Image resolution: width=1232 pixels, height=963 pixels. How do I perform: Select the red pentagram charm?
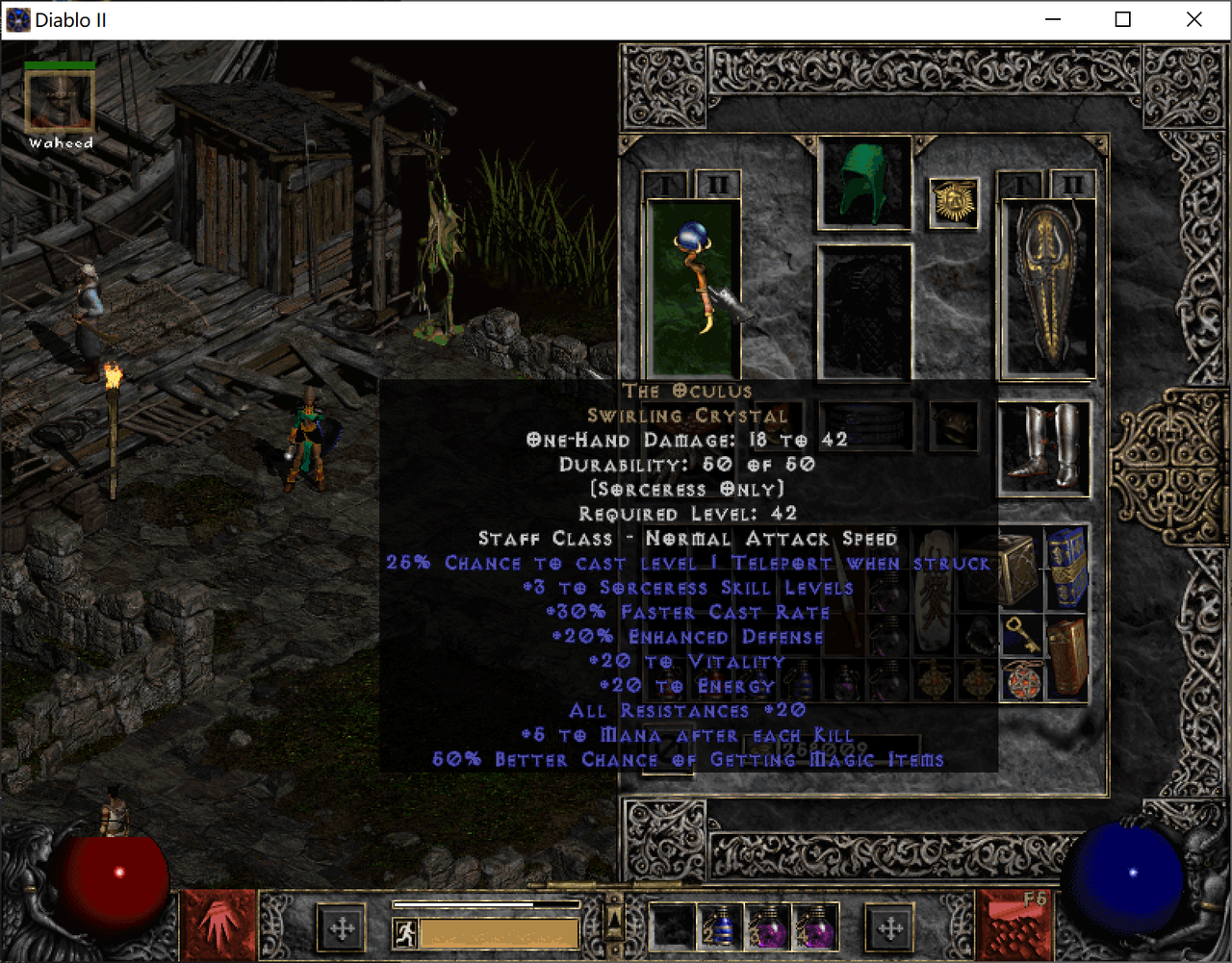(1020, 681)
